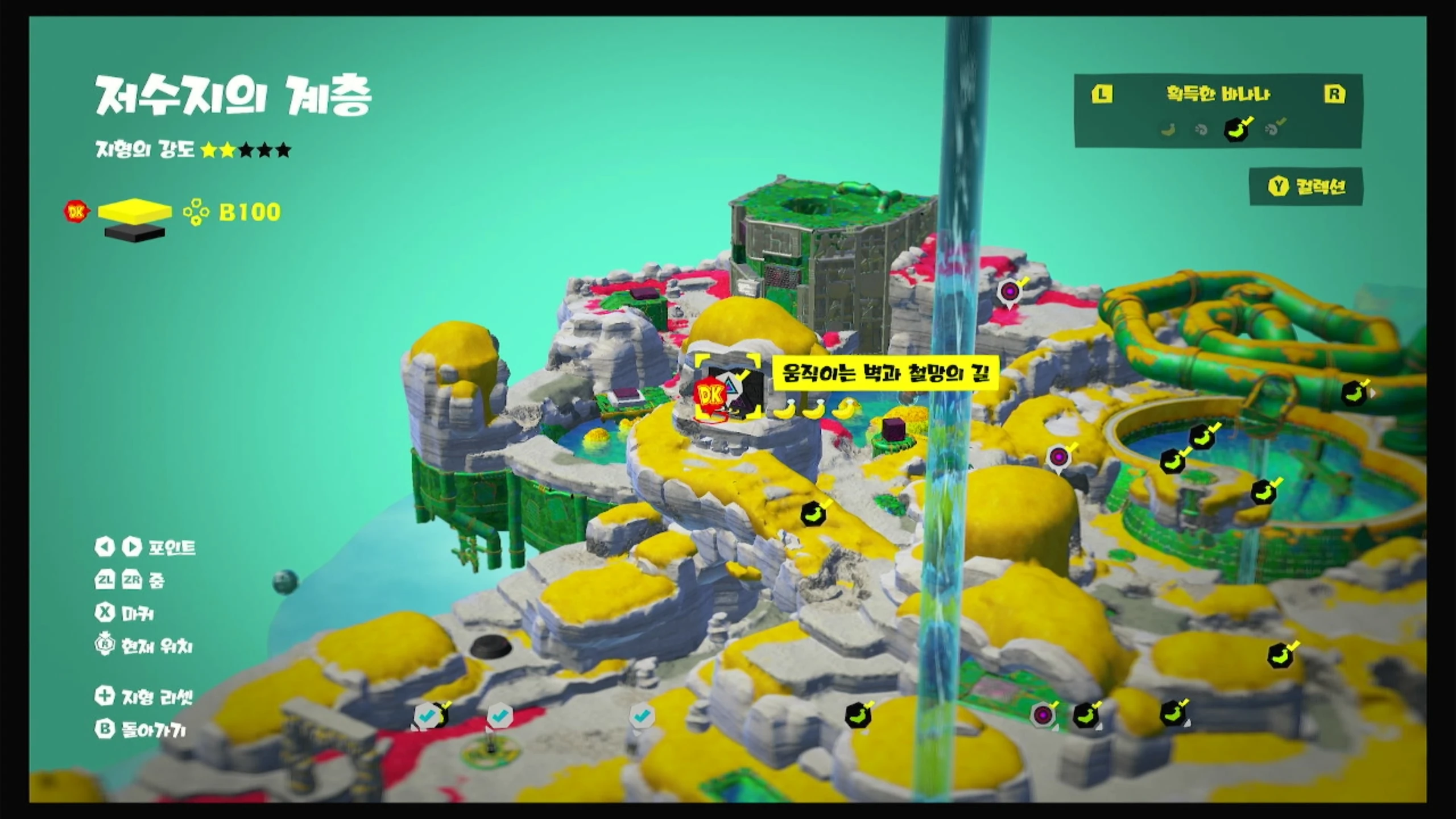Switch to the black lower sublayer tile

click(x=135, y=232)
